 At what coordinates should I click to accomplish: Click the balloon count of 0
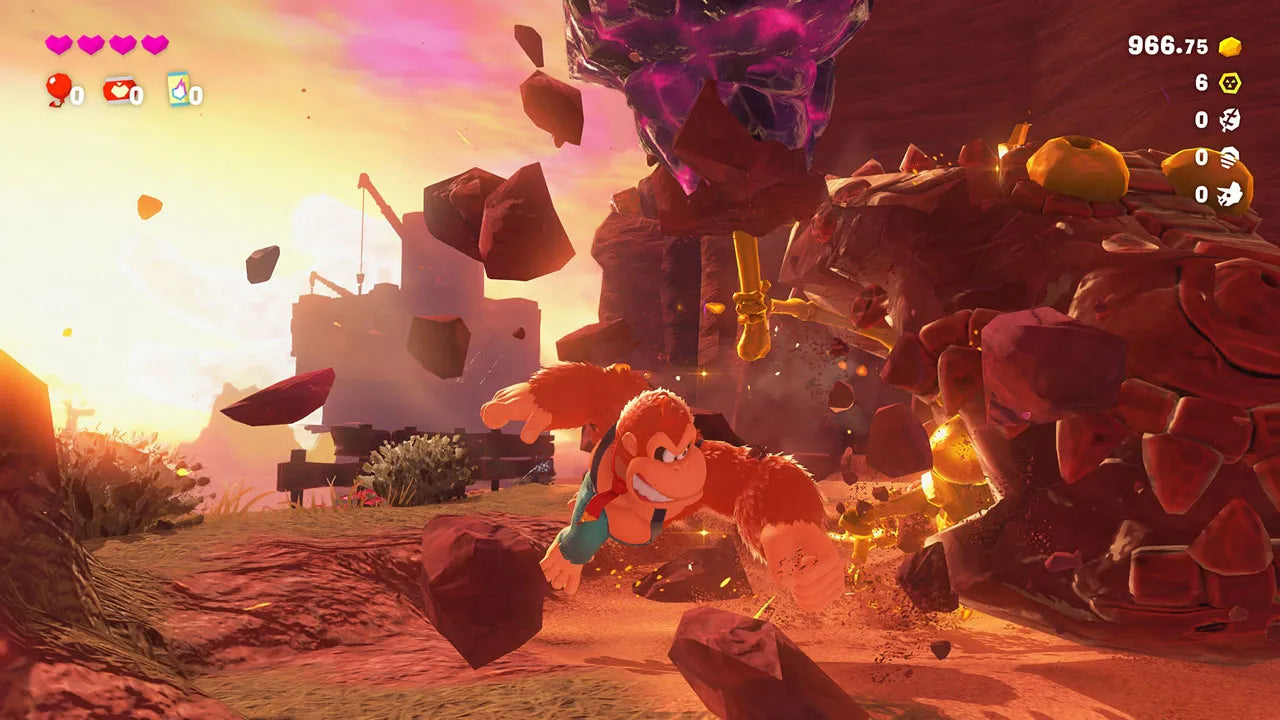point(77,94)
